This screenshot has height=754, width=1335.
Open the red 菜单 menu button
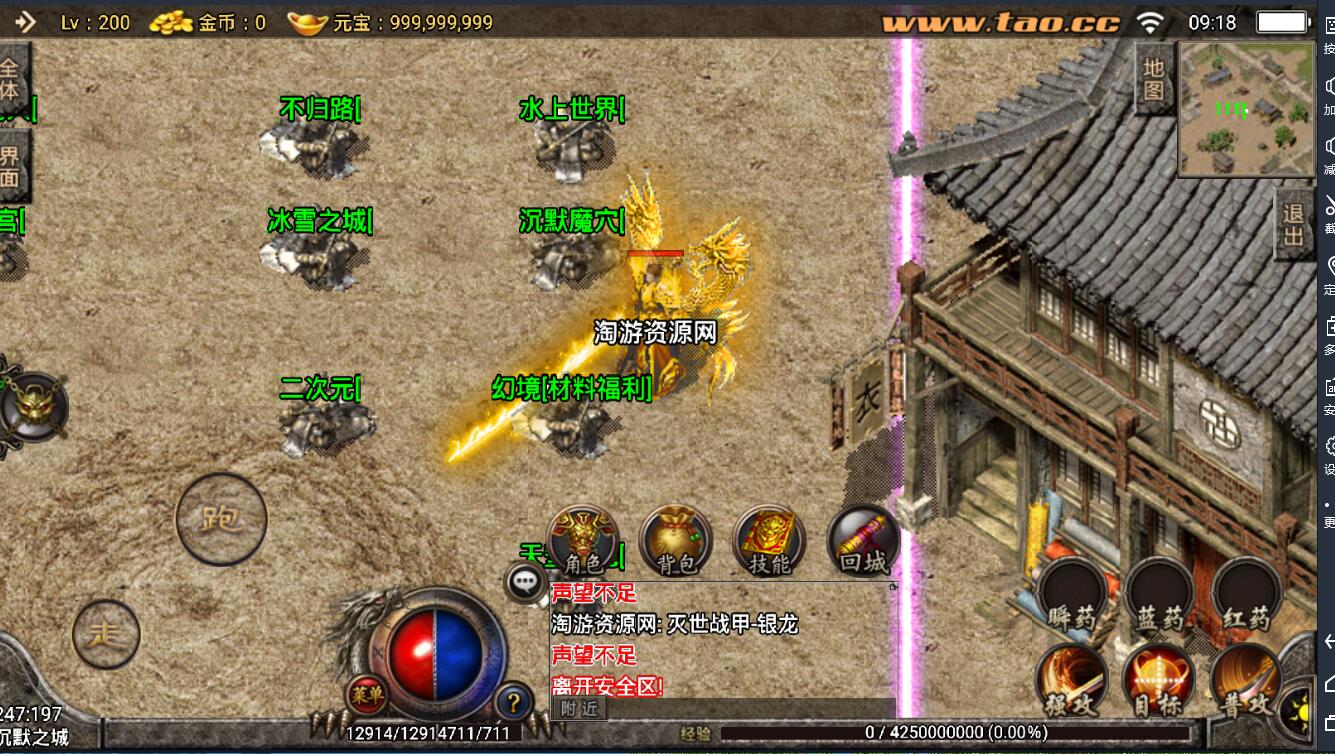pos(367,692)
